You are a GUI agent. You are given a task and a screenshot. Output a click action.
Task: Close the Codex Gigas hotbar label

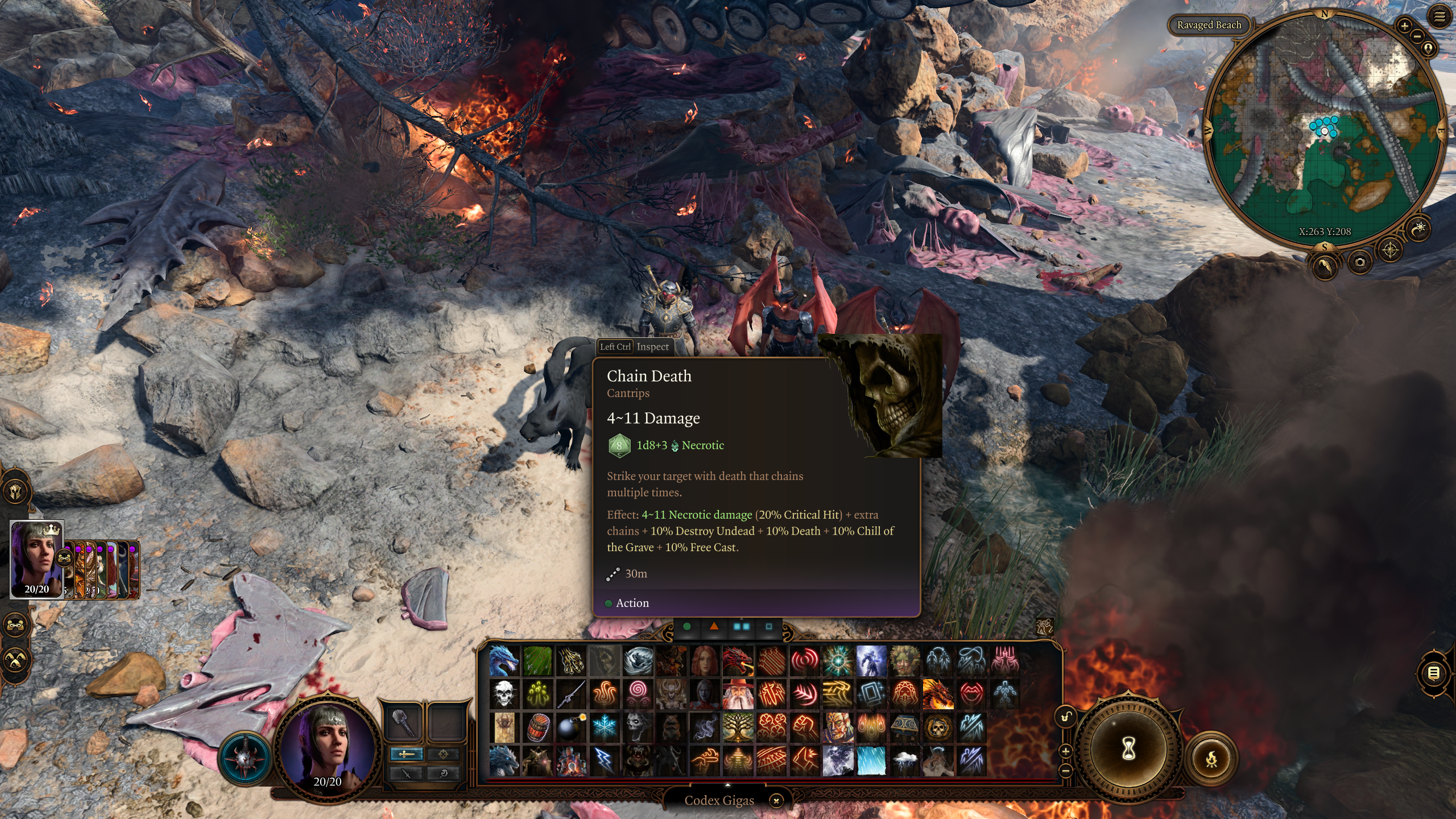pyautogui.click(x=776, y=801)
